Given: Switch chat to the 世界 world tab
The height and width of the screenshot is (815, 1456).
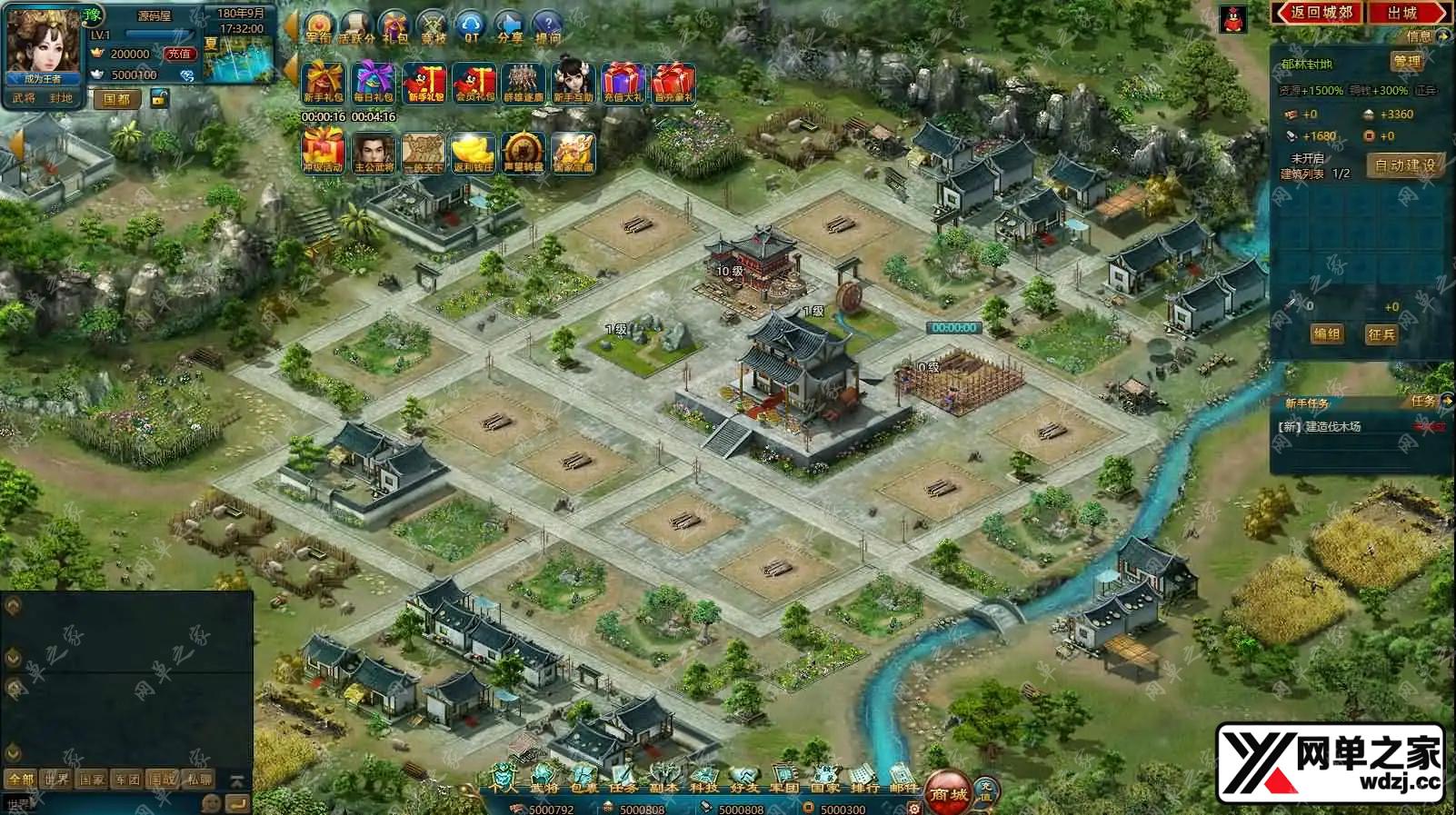Looking at the screenshot, I should pos(56,779).
